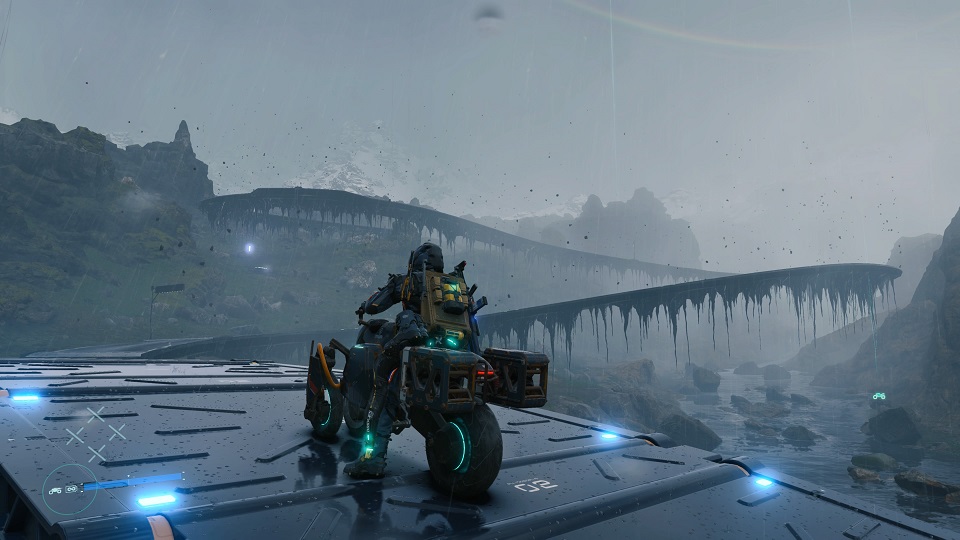Click the green motorcycle marker icon
Viewport: 960px width, 540px height.
pyautogui.click(x=878, y=396)
